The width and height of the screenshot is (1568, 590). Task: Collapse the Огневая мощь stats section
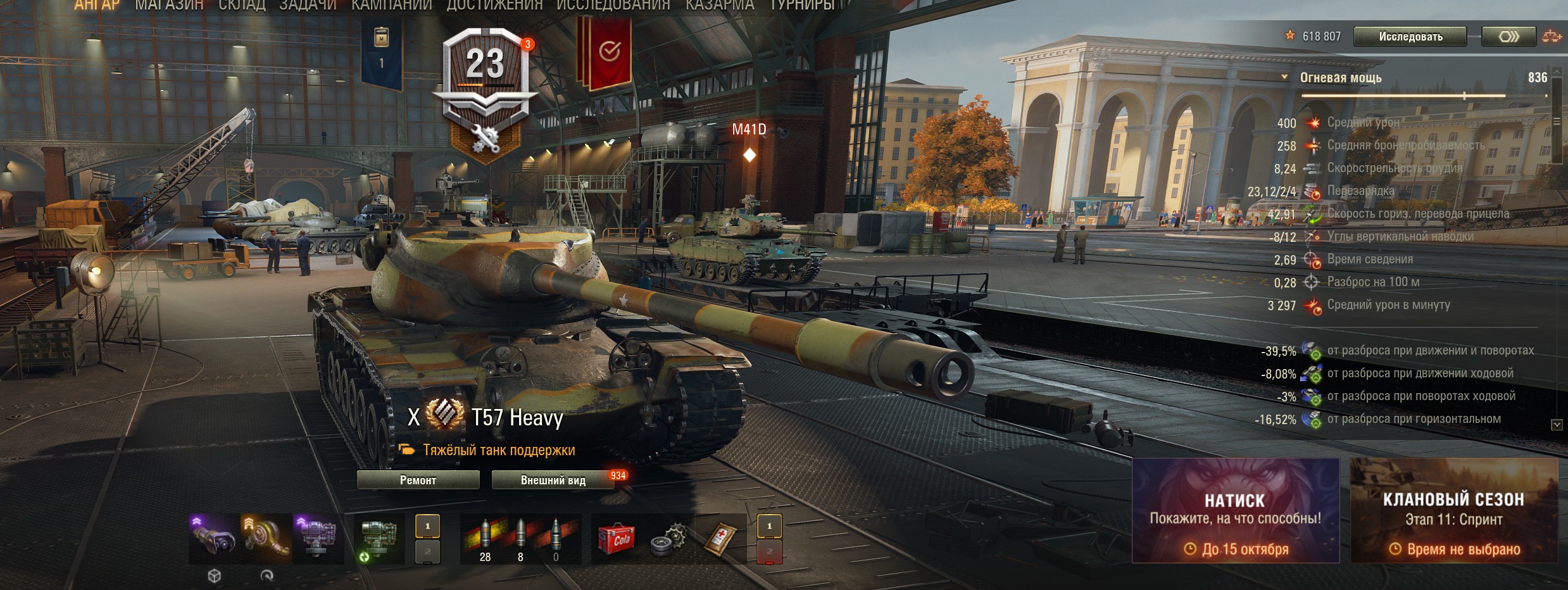click(1284, 77)
